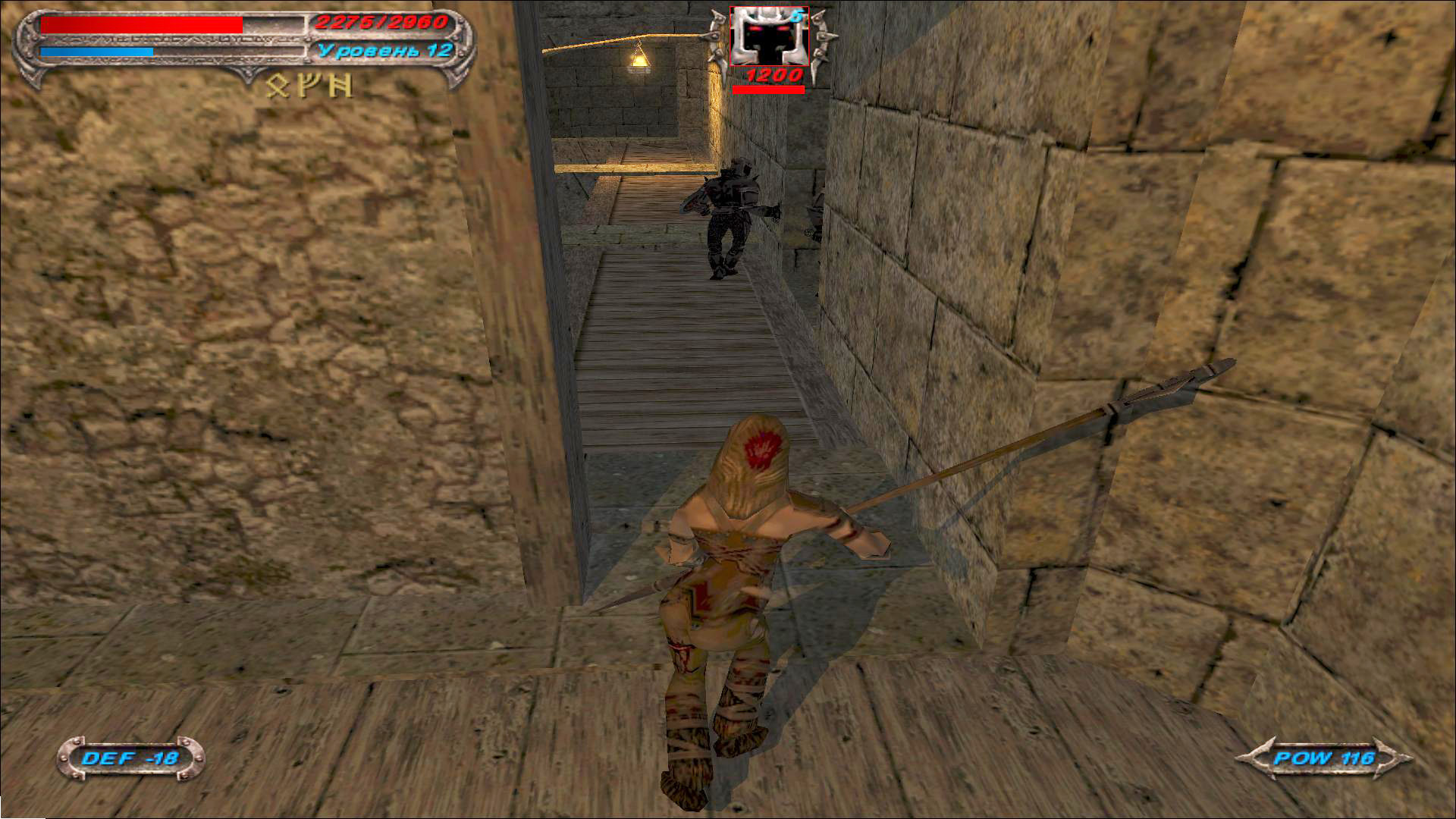This screenshot has width=1456, height=819.
Task: Select the dark knight enemy portrait
Action: 769,36
